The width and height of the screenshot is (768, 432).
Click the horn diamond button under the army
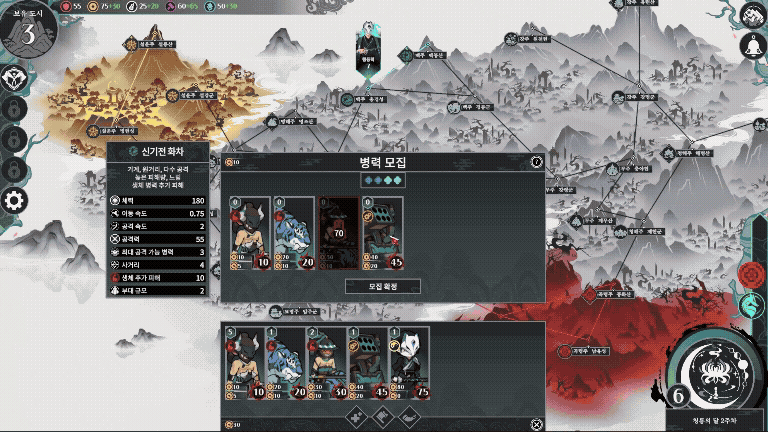pyautogui.click(x=409, y=415)
